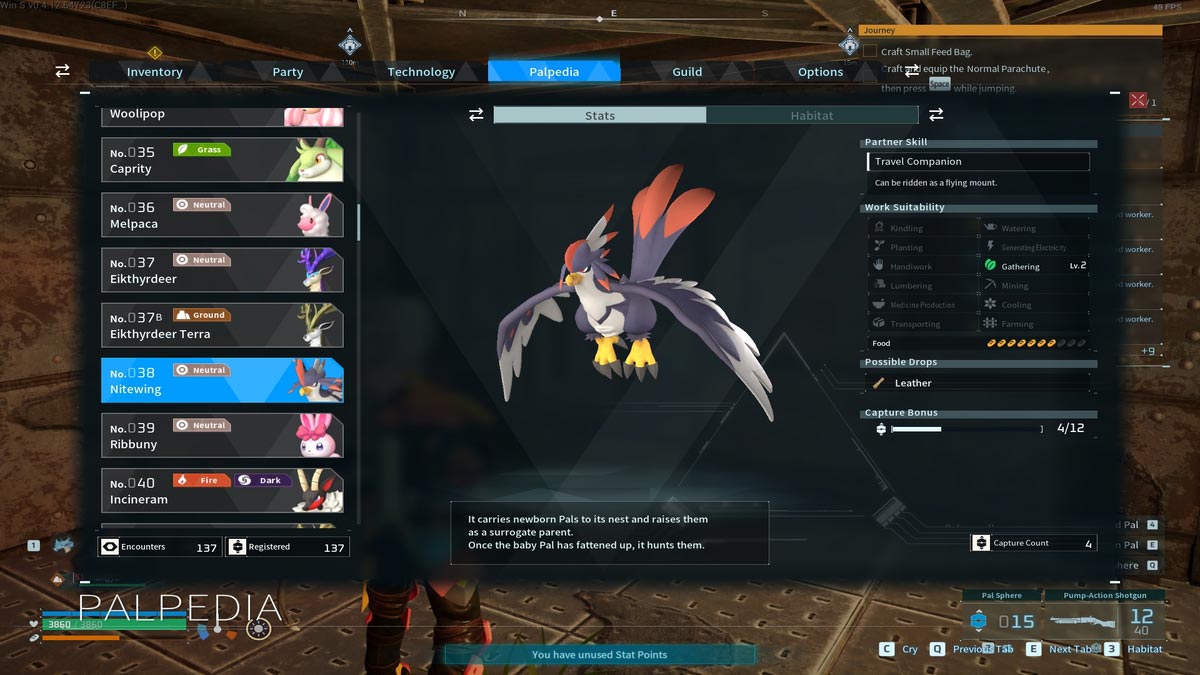The width and height of the screenshot is (1200, 675).
Task: View the Ribbuny entry
Action: 222,435
